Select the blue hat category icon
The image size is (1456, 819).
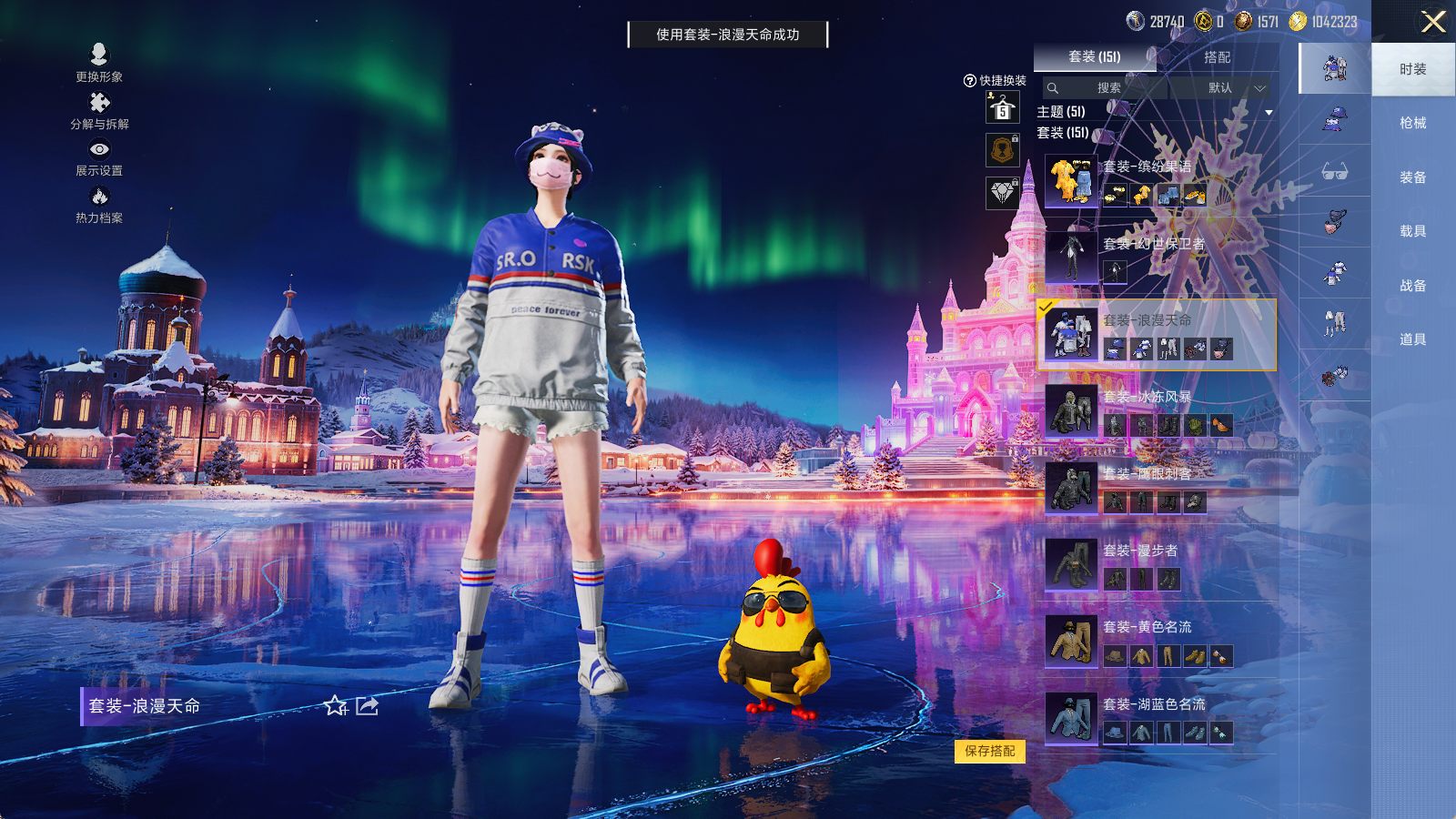click(1332, 119)
